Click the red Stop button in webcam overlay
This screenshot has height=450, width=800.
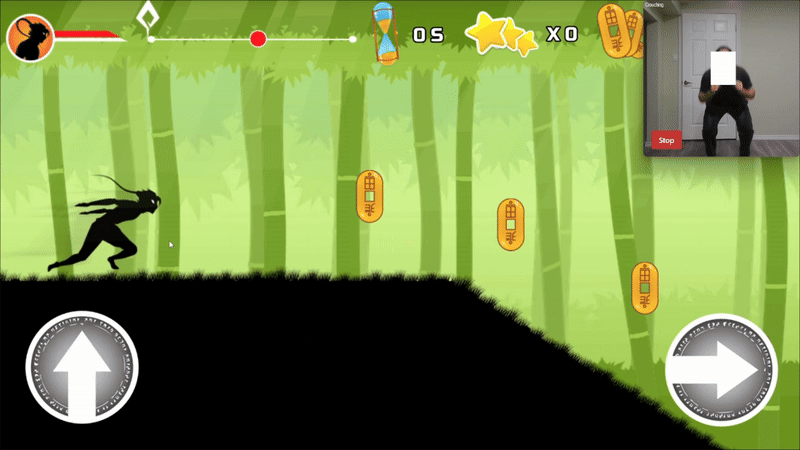(667, 141)
